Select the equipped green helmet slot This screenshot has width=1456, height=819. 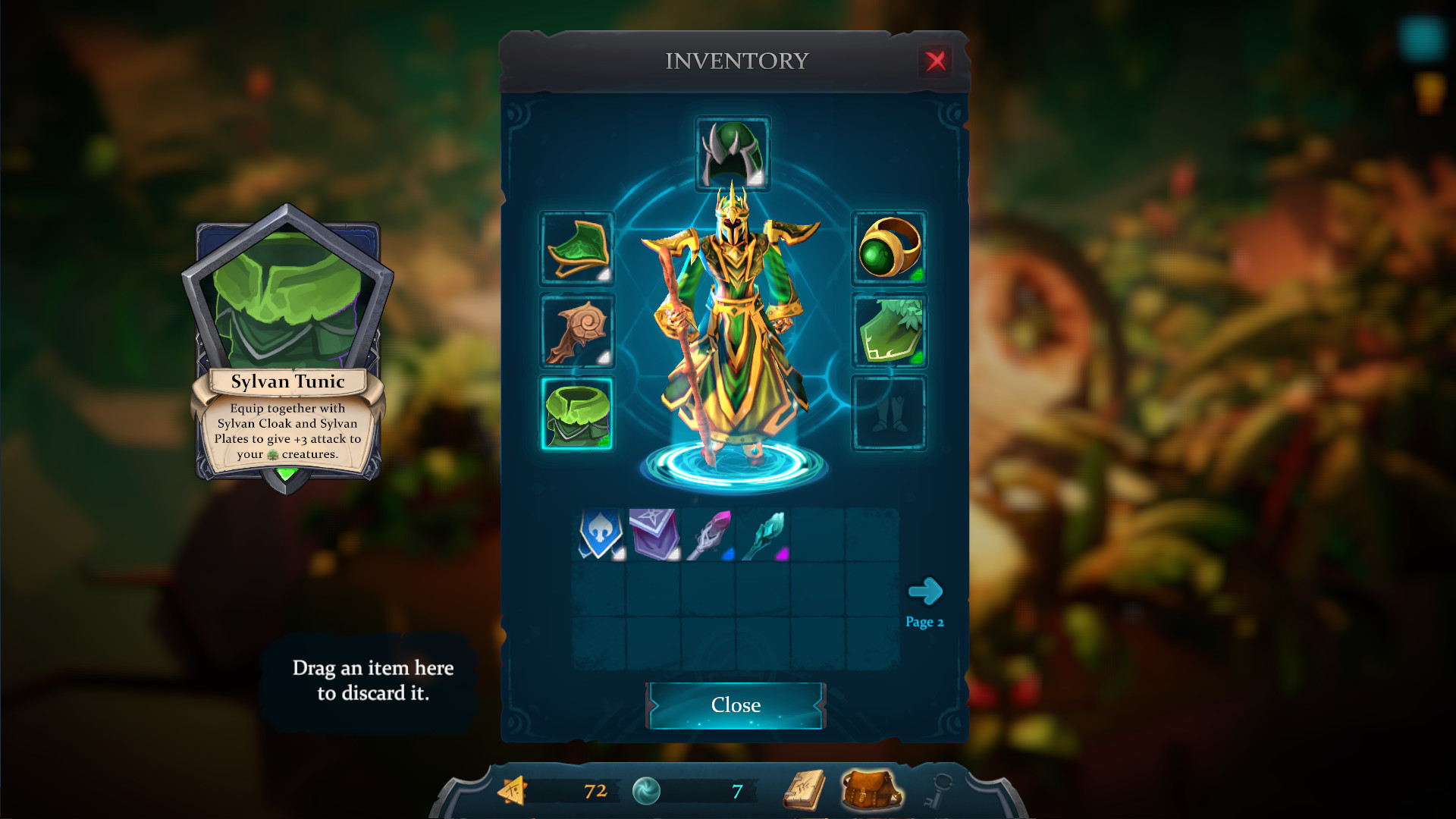coord(732,152)
